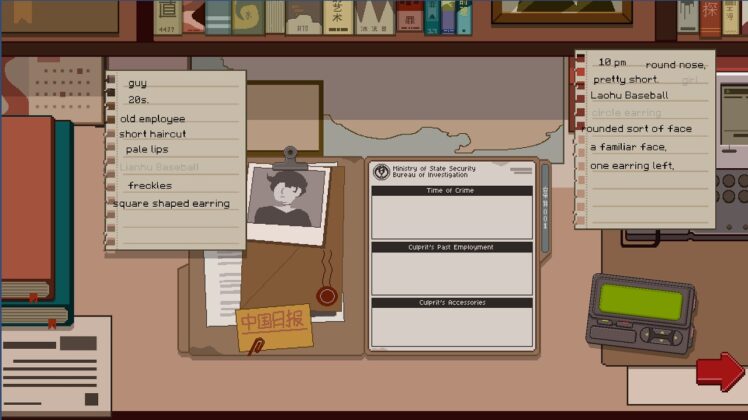Image resolution: width=748 pixels, height=420 pixels.
Task: Inspect the clipped suspect photo
Action: (288, 201)
